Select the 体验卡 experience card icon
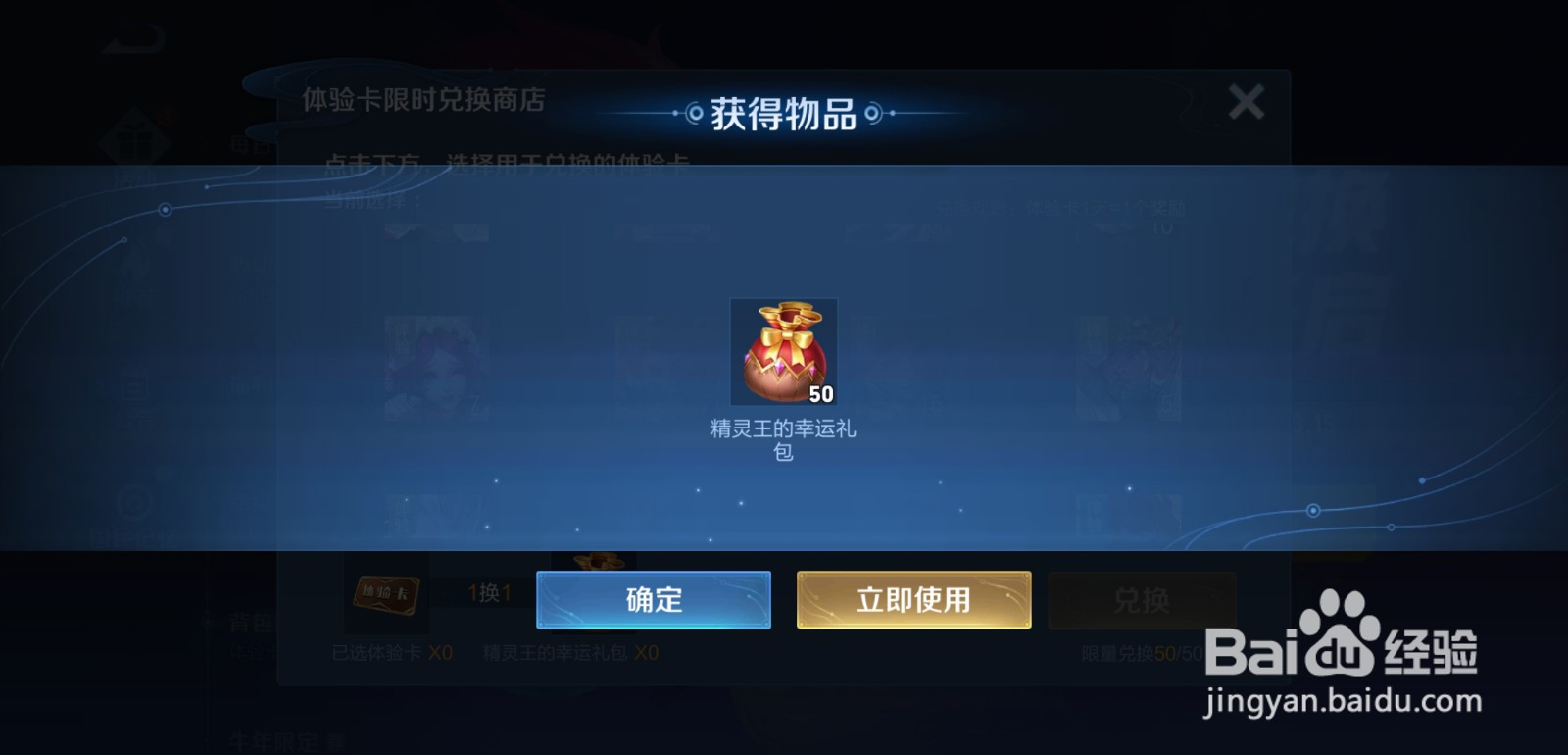Viewport: 1568px width, 755px height. [387, 596]
